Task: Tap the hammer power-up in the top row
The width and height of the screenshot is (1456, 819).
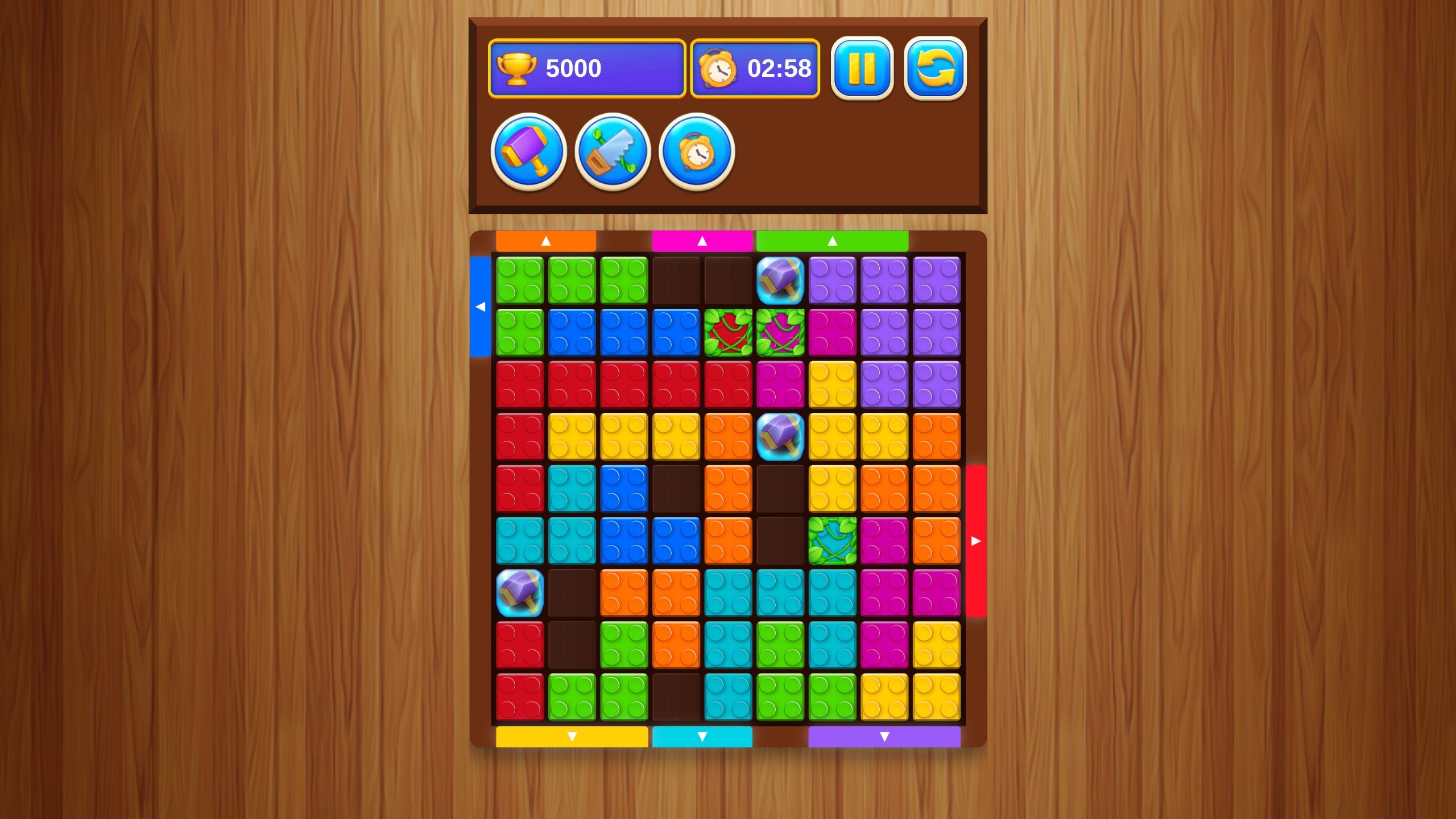Action: (781, 280)
